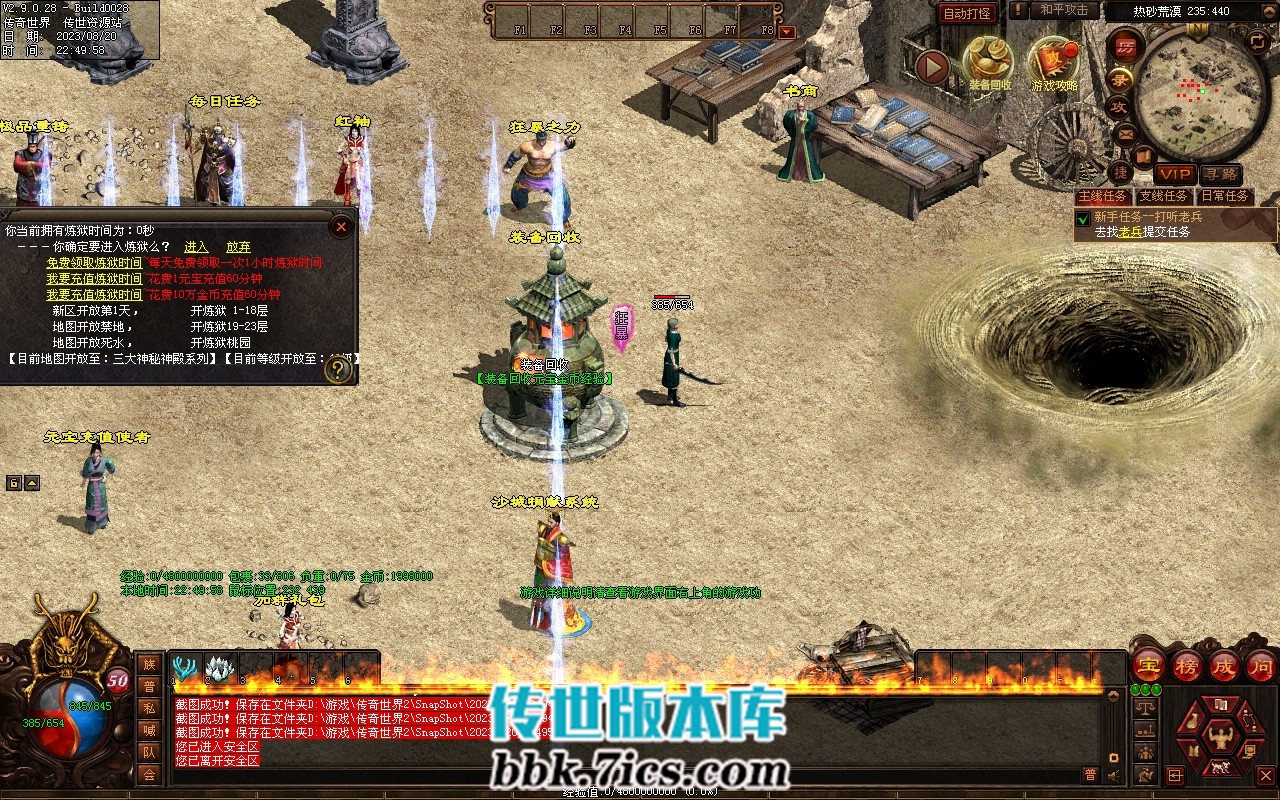Image resolution: width=1280 pixels, height=800 pixels.
Task: Open the 榜 ranking button
Action: [1186, 665]
